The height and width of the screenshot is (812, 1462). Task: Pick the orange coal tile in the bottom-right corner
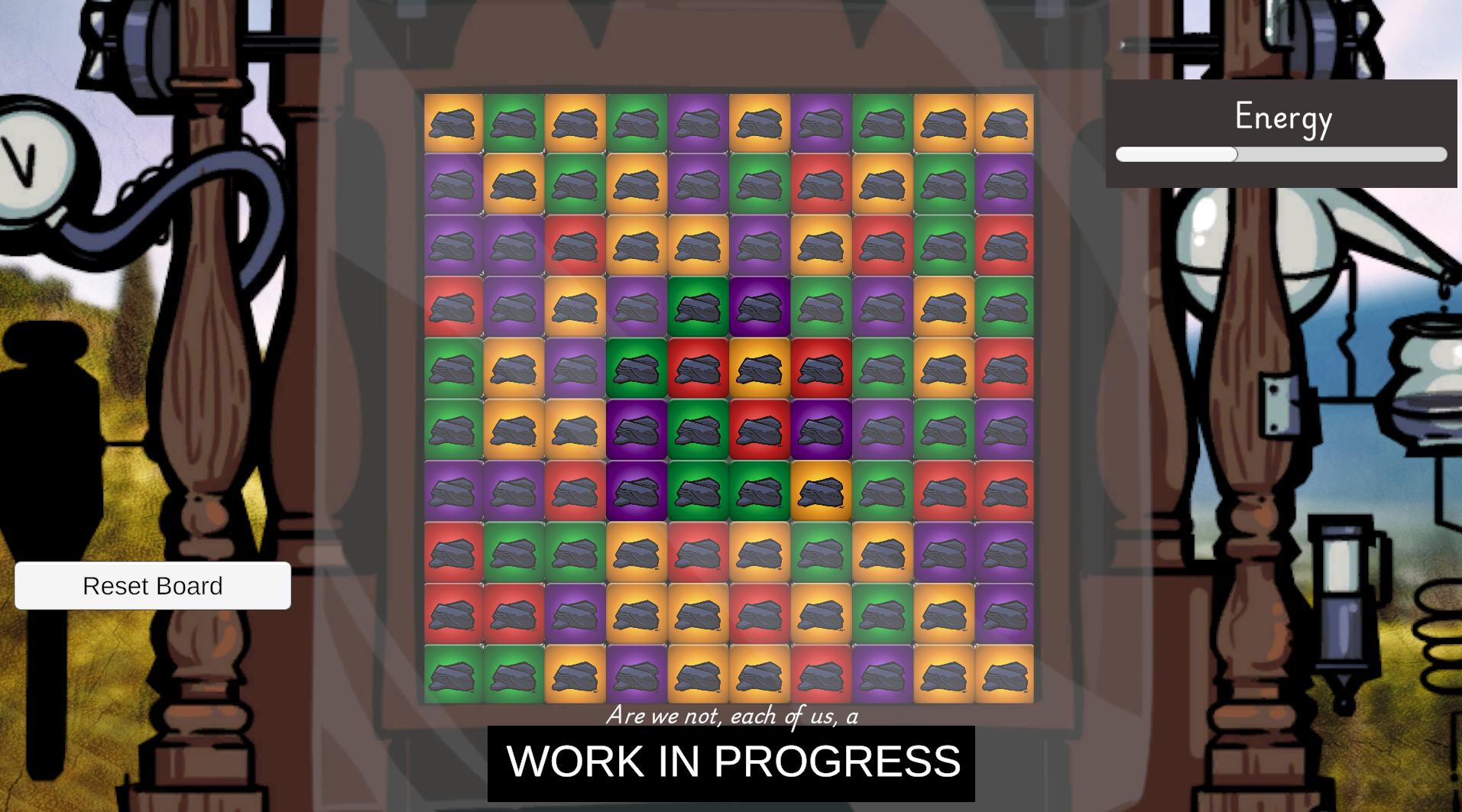[1005, 675]
